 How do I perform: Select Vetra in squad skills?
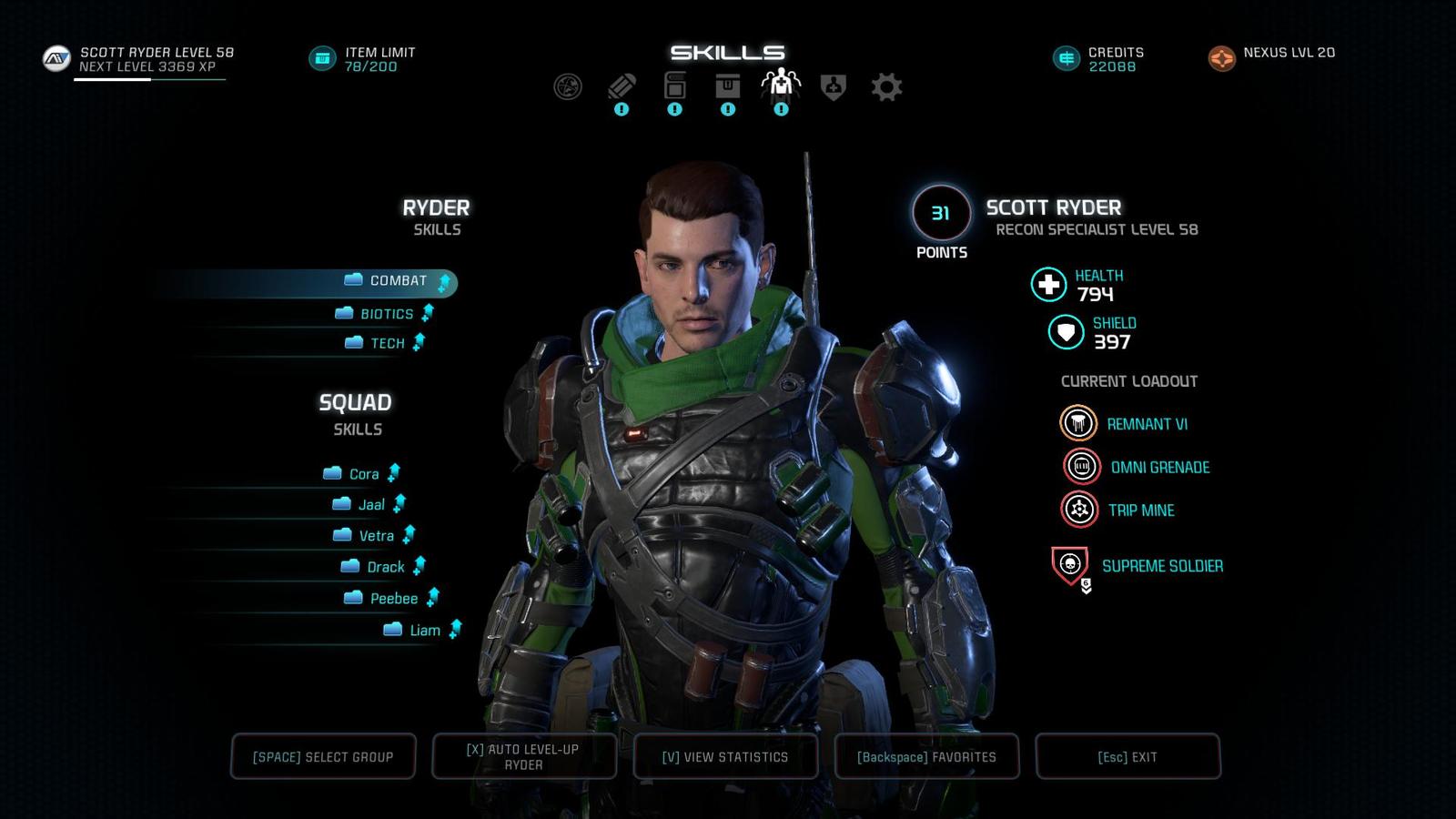pyautogui.click(x=375, y=536)
